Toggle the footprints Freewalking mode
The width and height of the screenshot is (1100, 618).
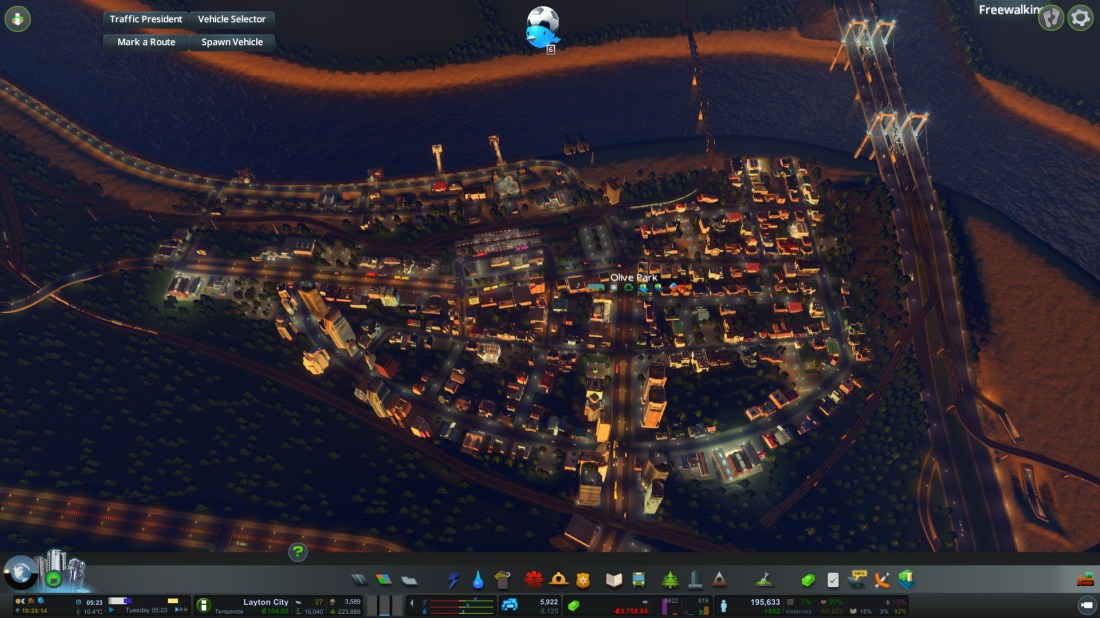tap(1051, 17)
